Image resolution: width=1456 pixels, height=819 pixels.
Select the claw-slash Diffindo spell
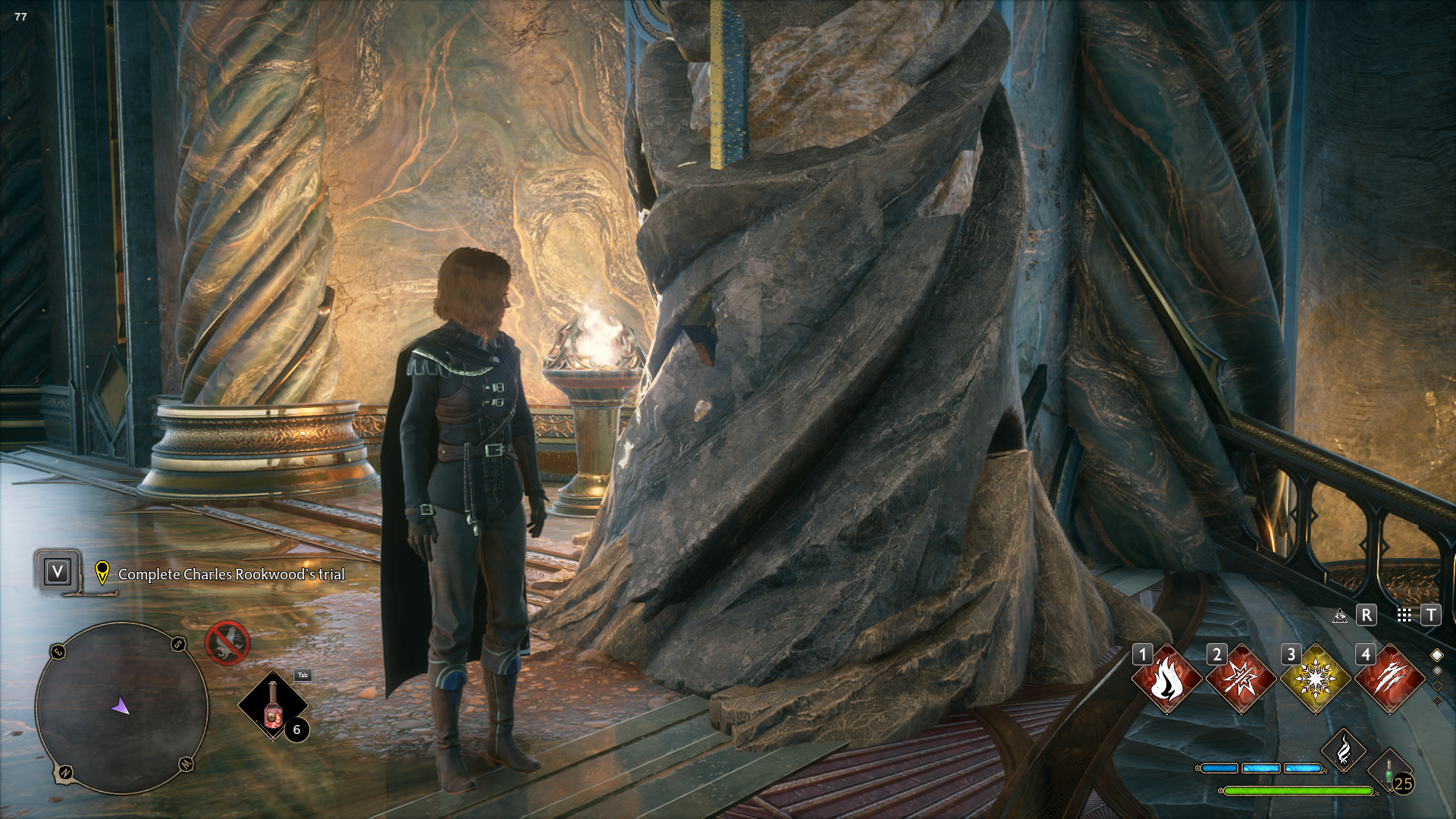pyautogui.click(x=1389, y=679)
